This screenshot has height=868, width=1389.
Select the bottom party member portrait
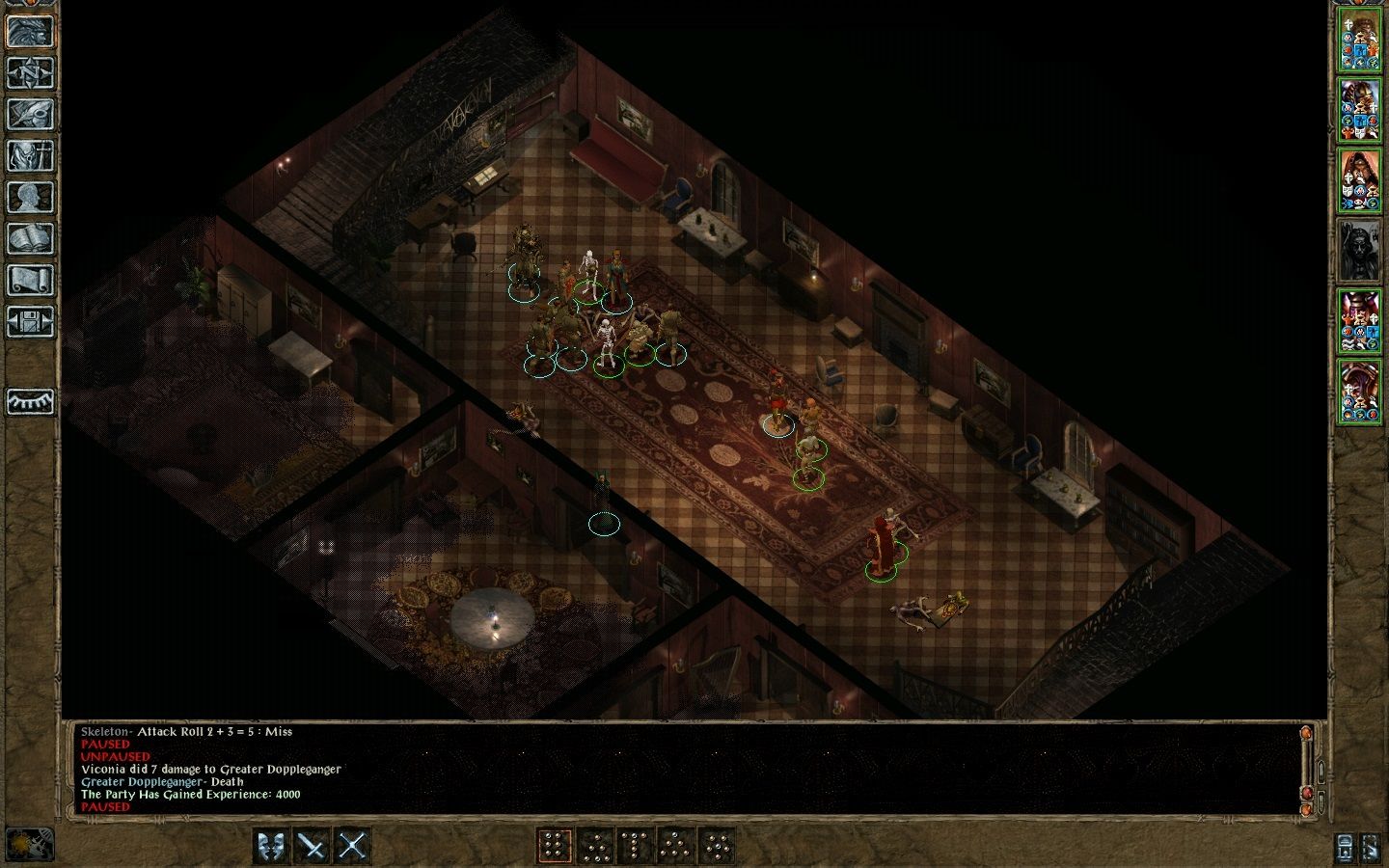click(1360, 391)
